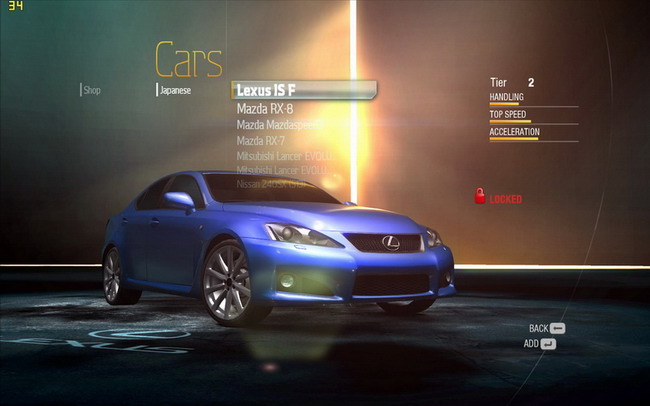Switch to the Japanese cars category

coord(176,90)
